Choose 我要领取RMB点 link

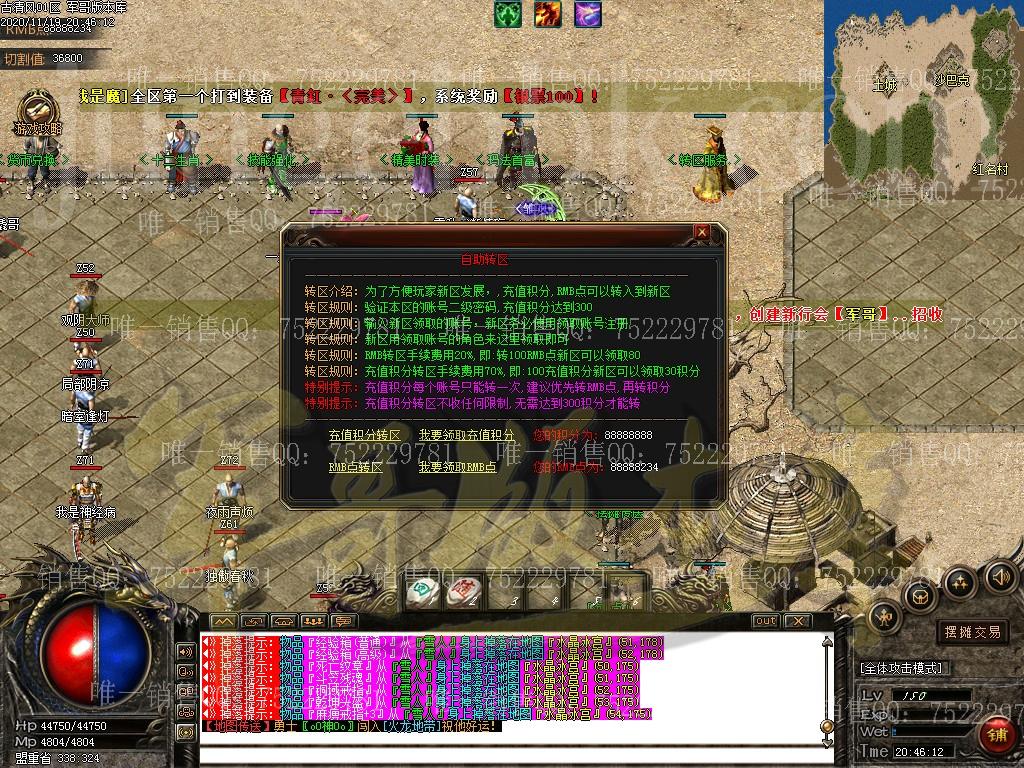pyautogui.click(x=457, y=467)
